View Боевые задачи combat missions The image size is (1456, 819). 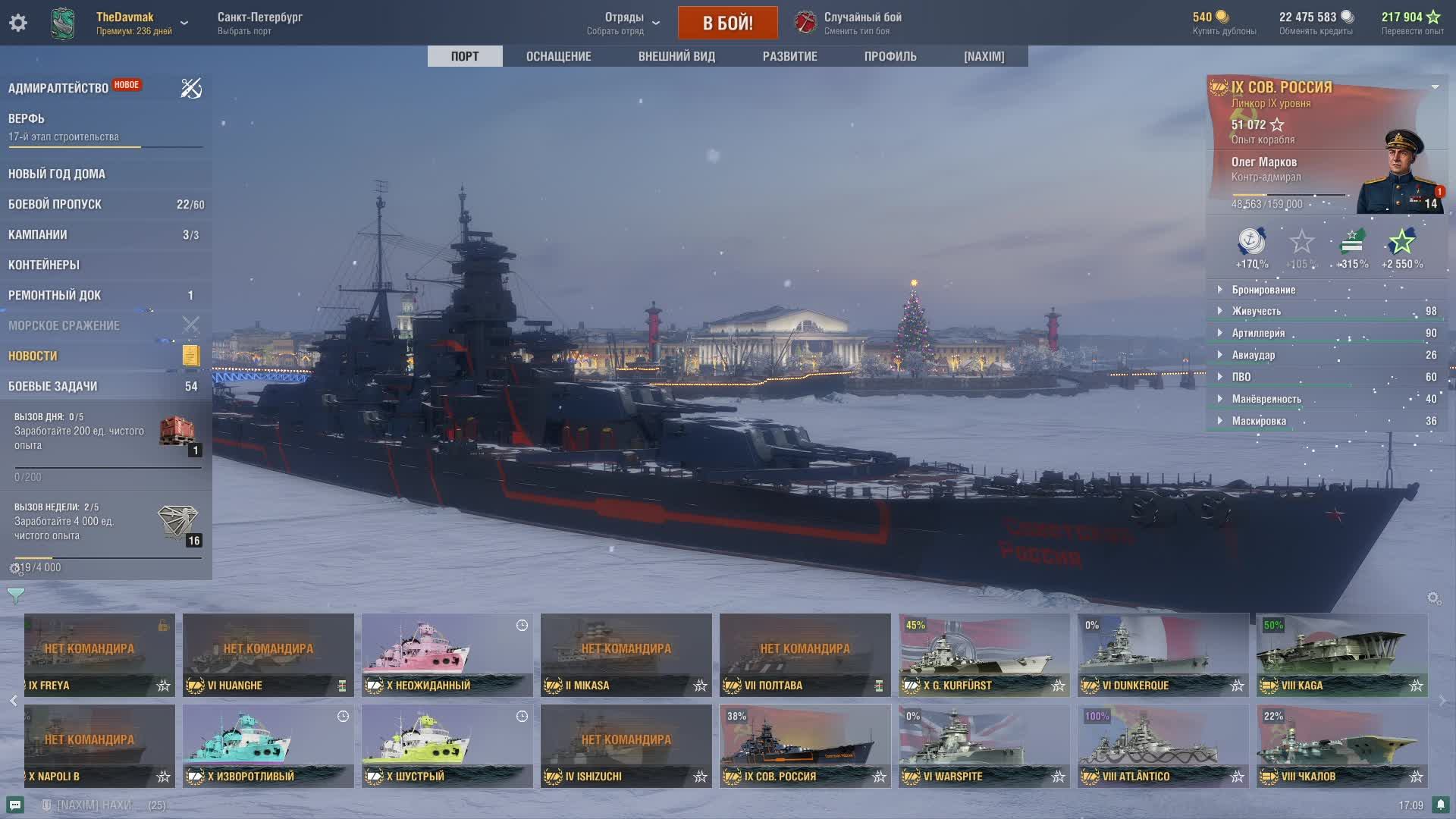click(x=53, y=386)
